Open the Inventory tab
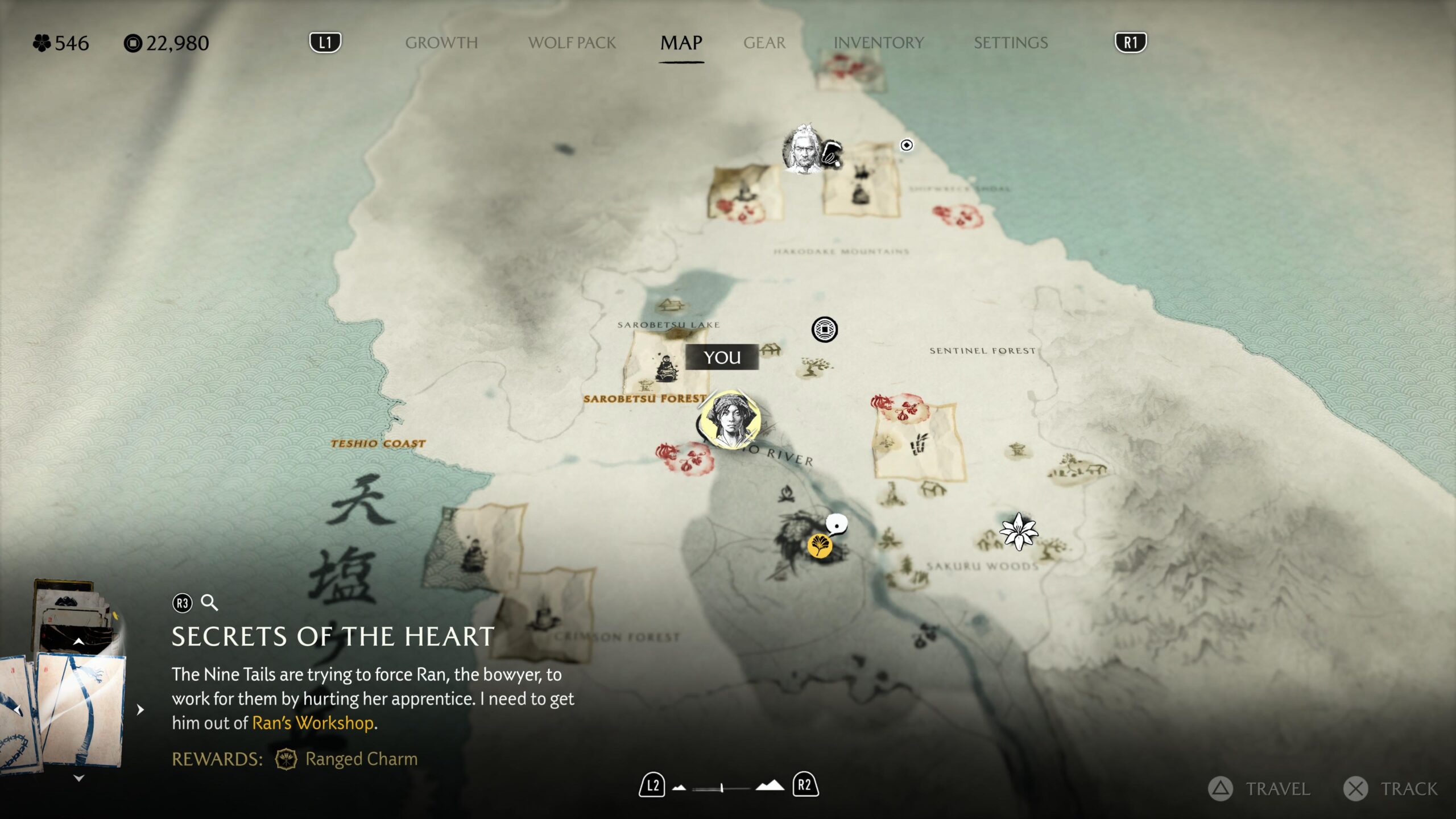Viewport: 1456px width, 819px height. [x=878, y=43]
